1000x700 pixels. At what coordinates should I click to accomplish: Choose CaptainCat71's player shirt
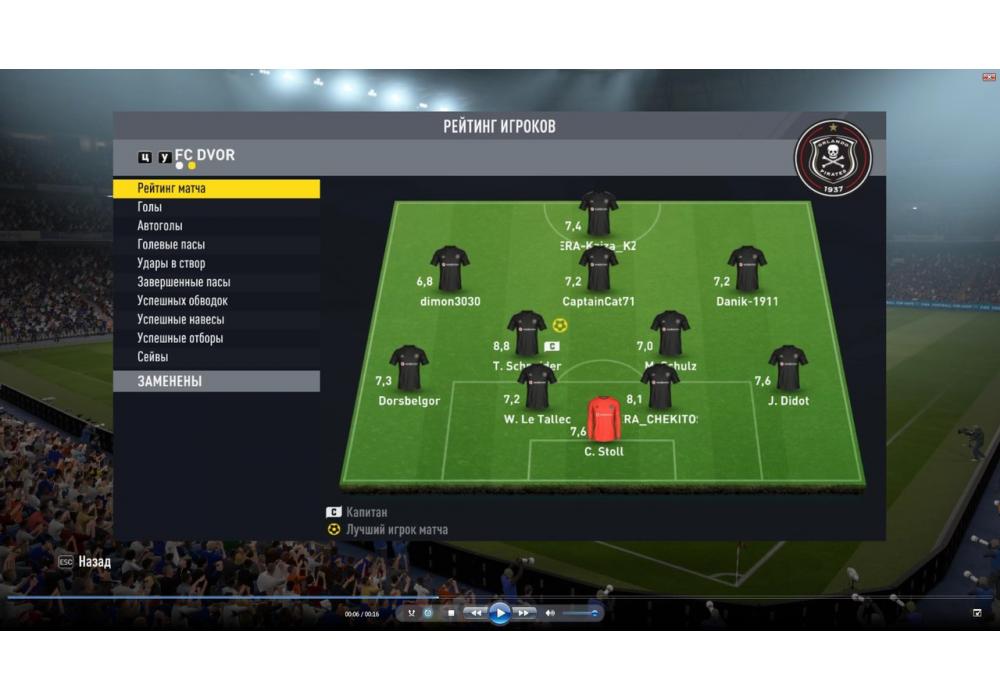(598, 268)
